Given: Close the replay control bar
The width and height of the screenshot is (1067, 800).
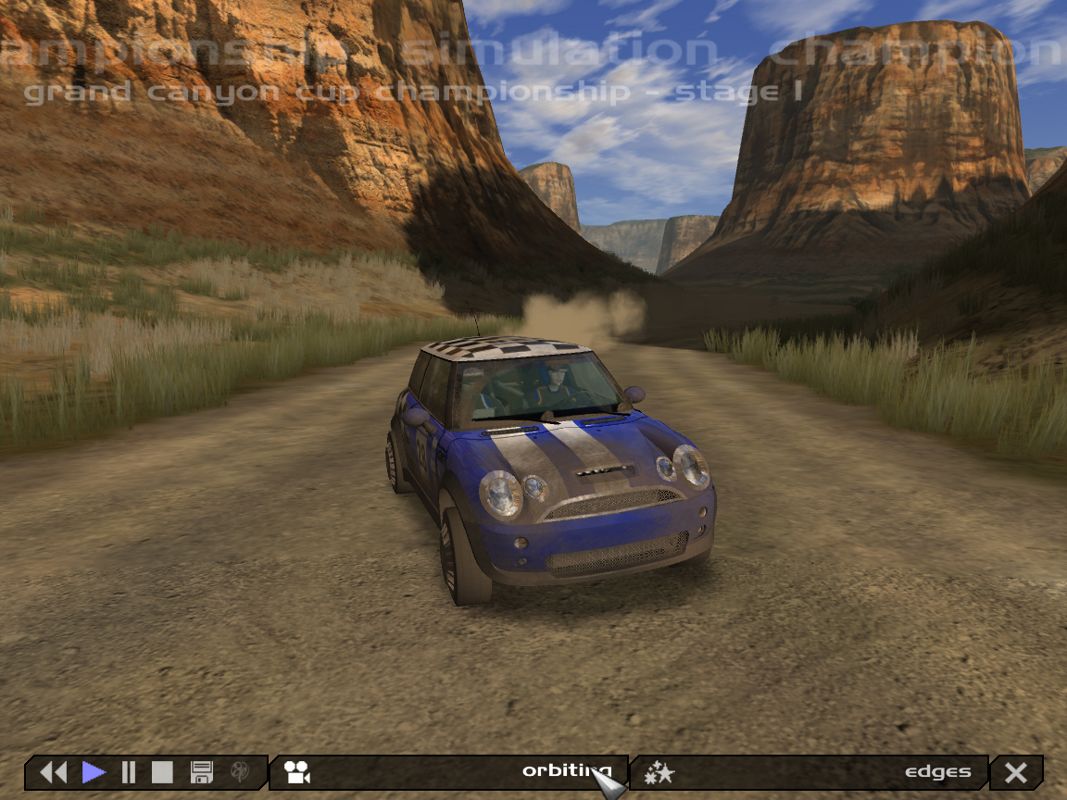Looking at the screenshot, I should (x=1016, y=772).
